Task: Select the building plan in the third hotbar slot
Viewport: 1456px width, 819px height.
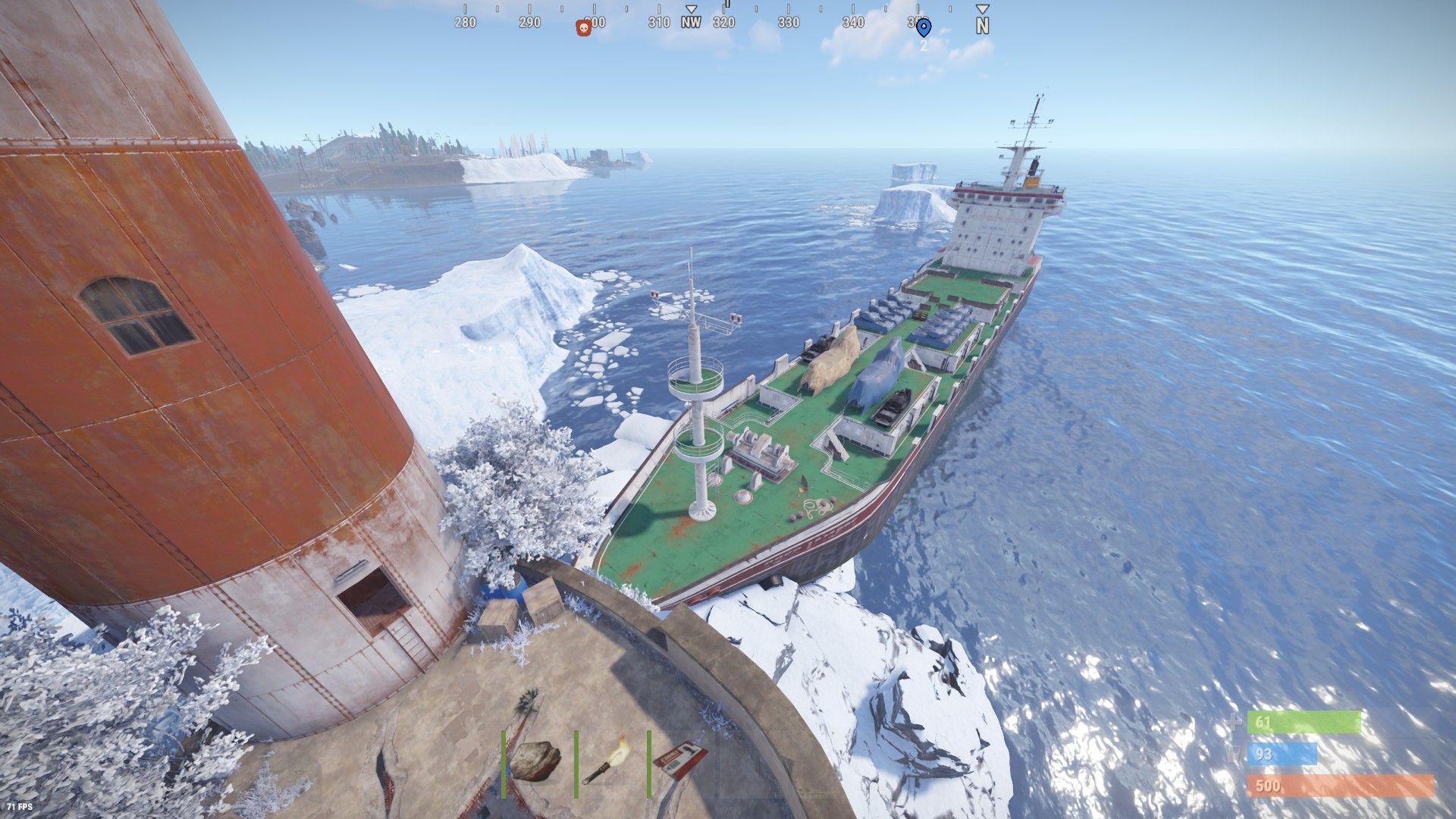Action: point(680,760)
